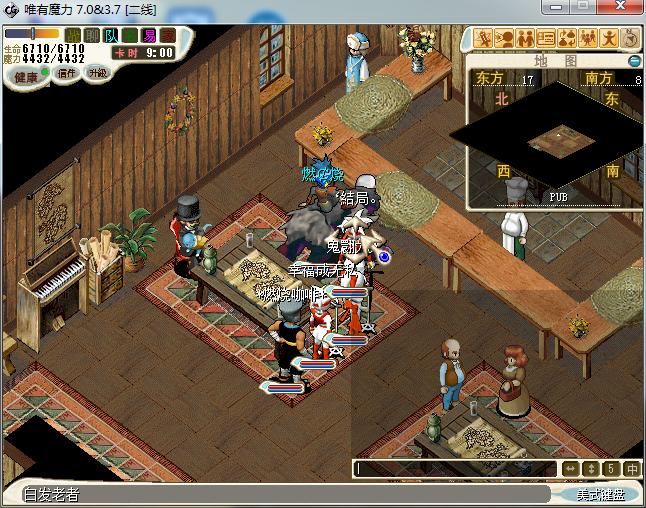Open the name card icon
Image resolution: width=646 pixels, height=508 pixels.
point(546,38)
